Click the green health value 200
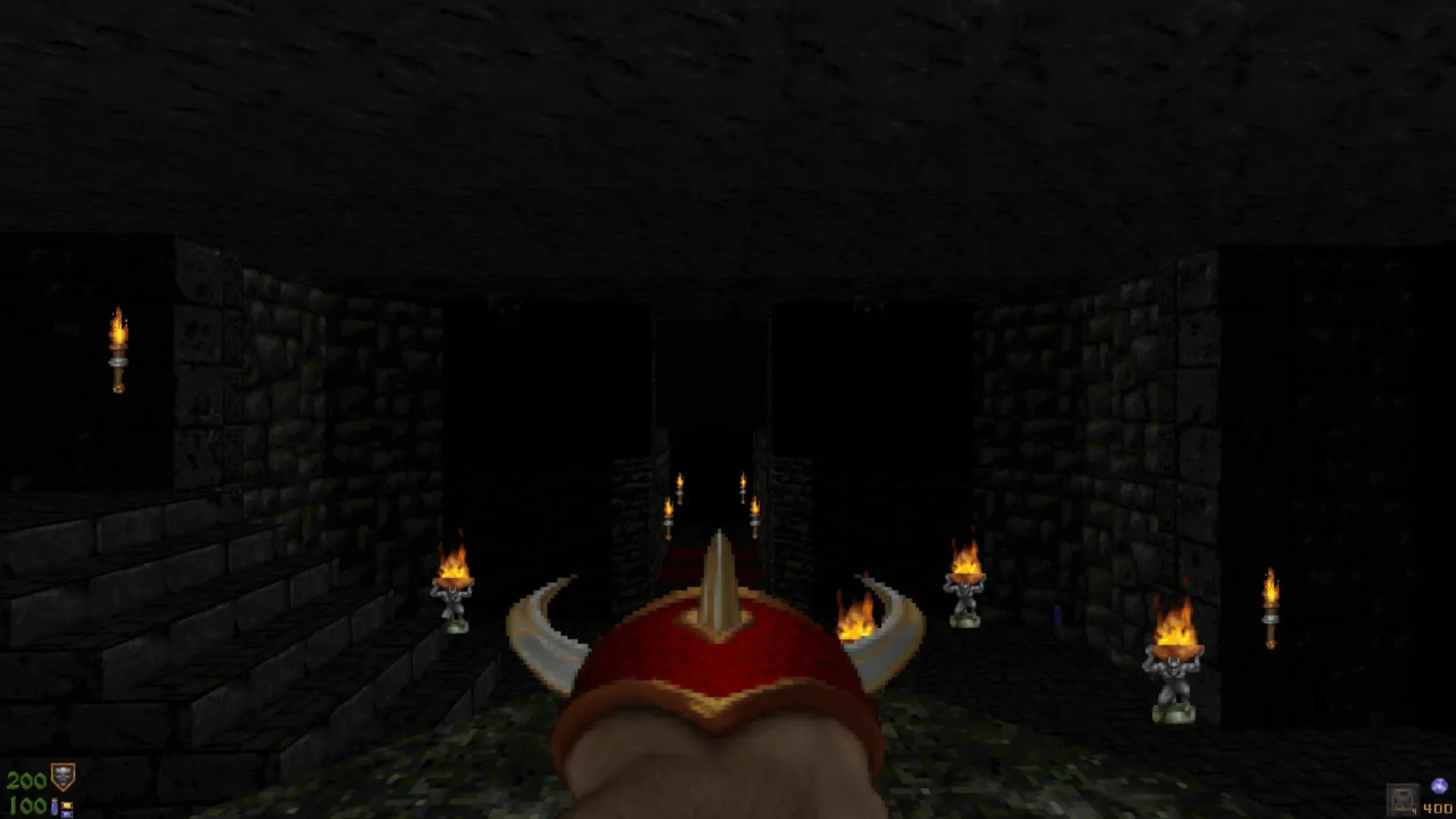 [27, 780]
